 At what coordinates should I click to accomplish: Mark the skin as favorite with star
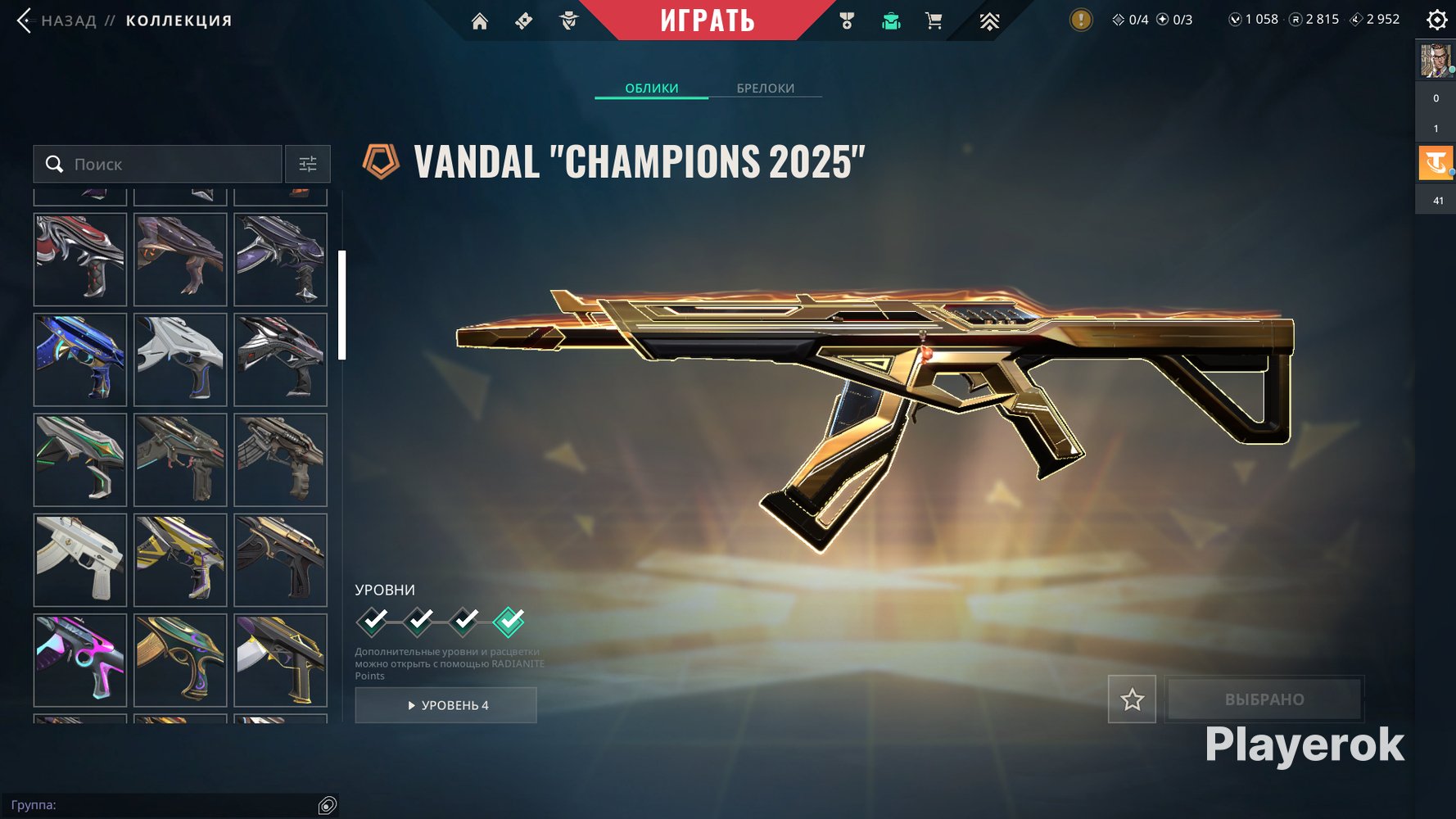tap(1132, 699)
